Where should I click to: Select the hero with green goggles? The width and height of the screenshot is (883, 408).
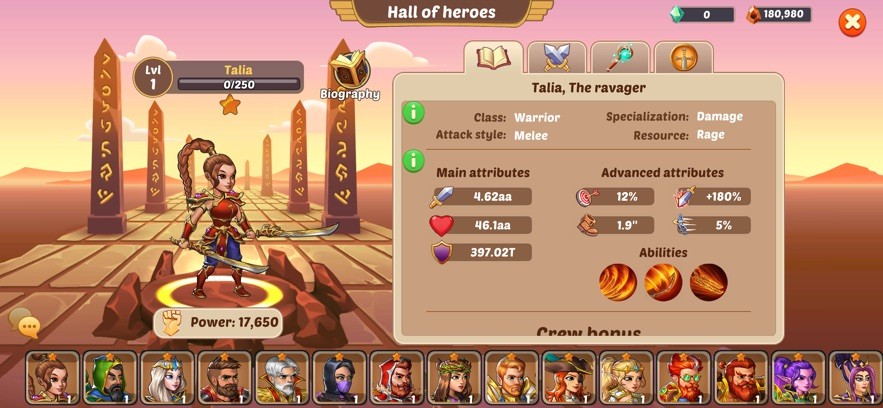[683, 377]
